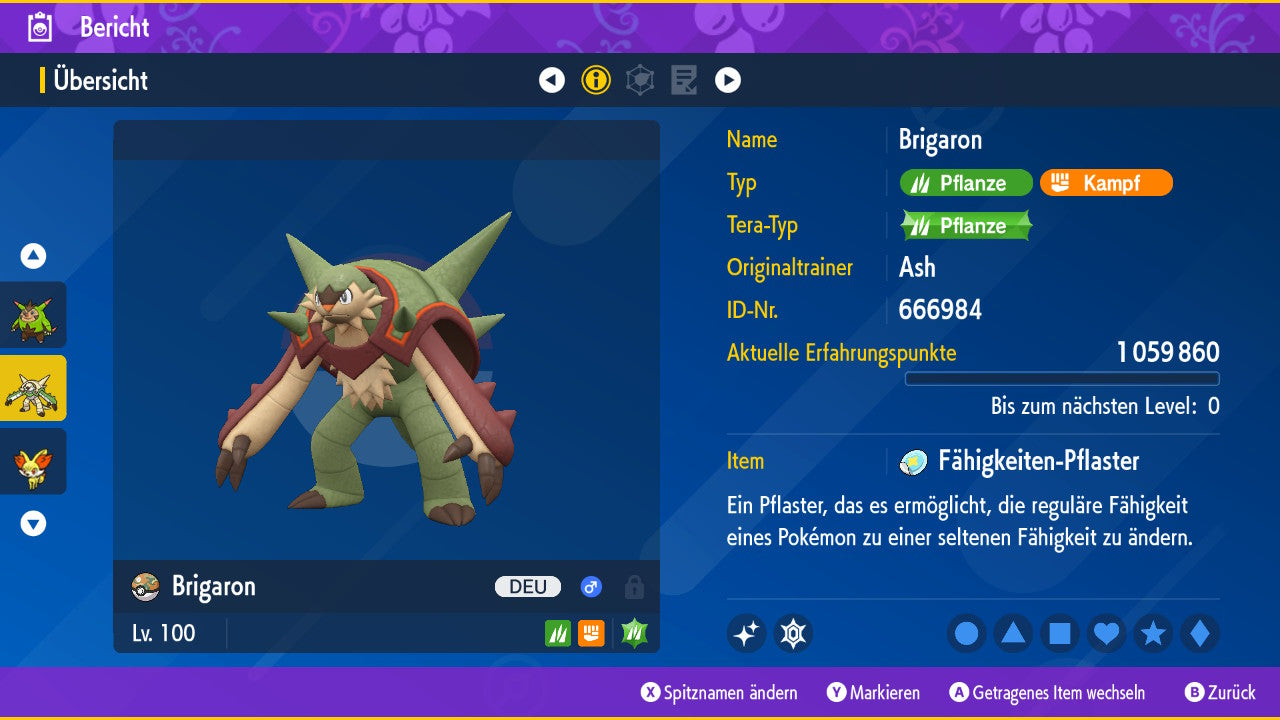The height and width of the screenshot is (720, 1280).
Task: Move up the party list arrow
Action: [x=33, y=256]
